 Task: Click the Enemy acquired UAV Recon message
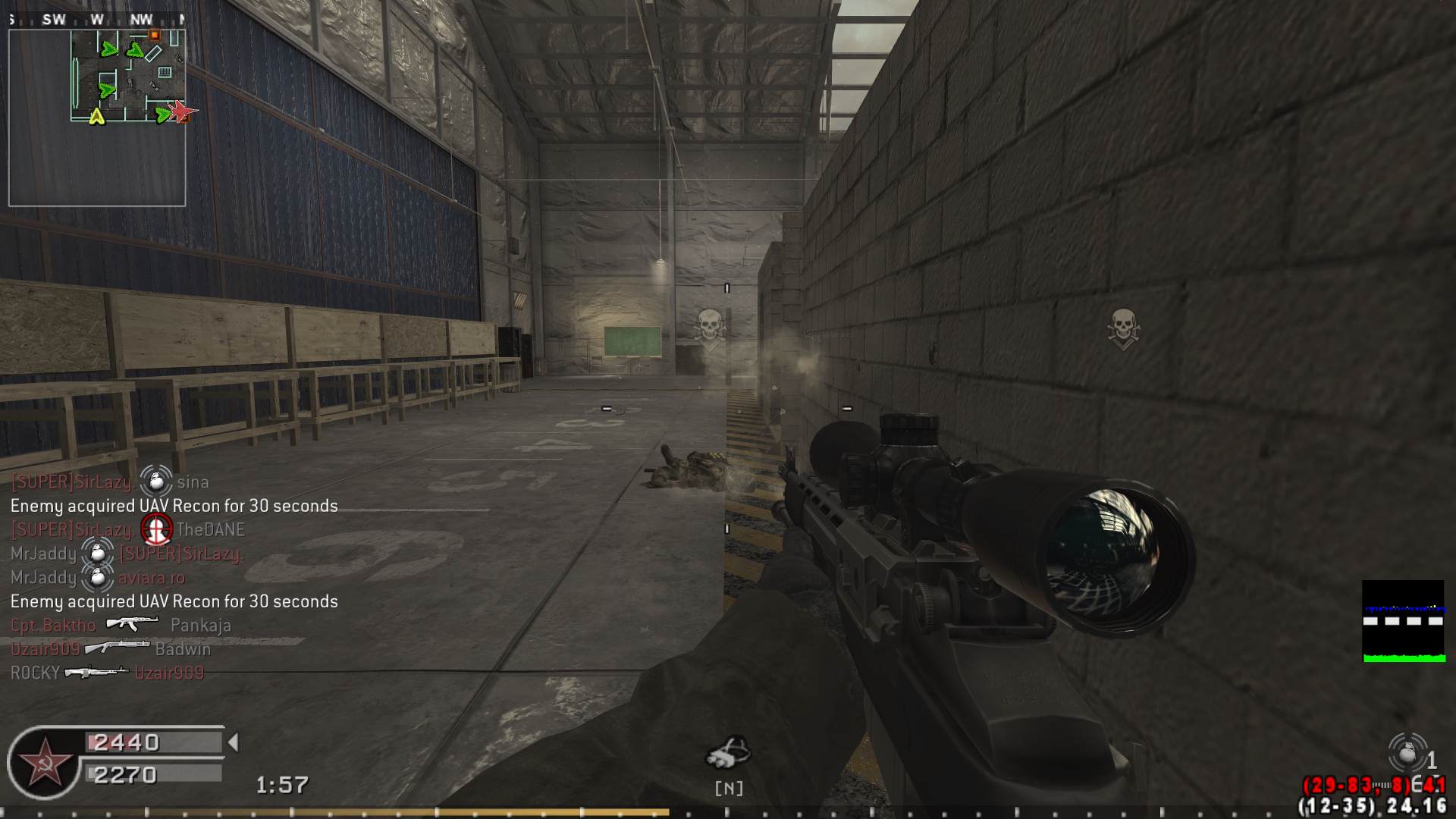pyautogui.click(x=173, y=505)
